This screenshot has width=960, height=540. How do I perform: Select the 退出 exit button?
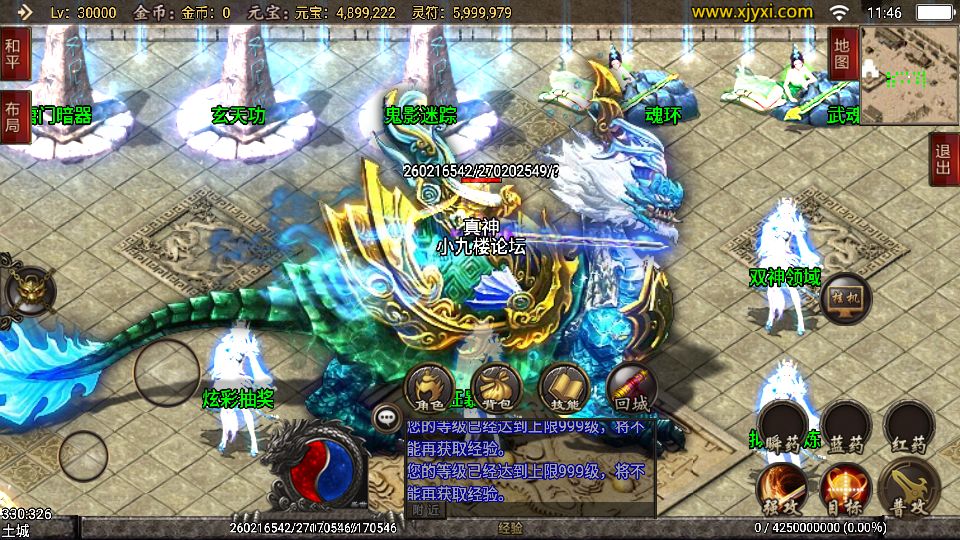click(942, 160)
